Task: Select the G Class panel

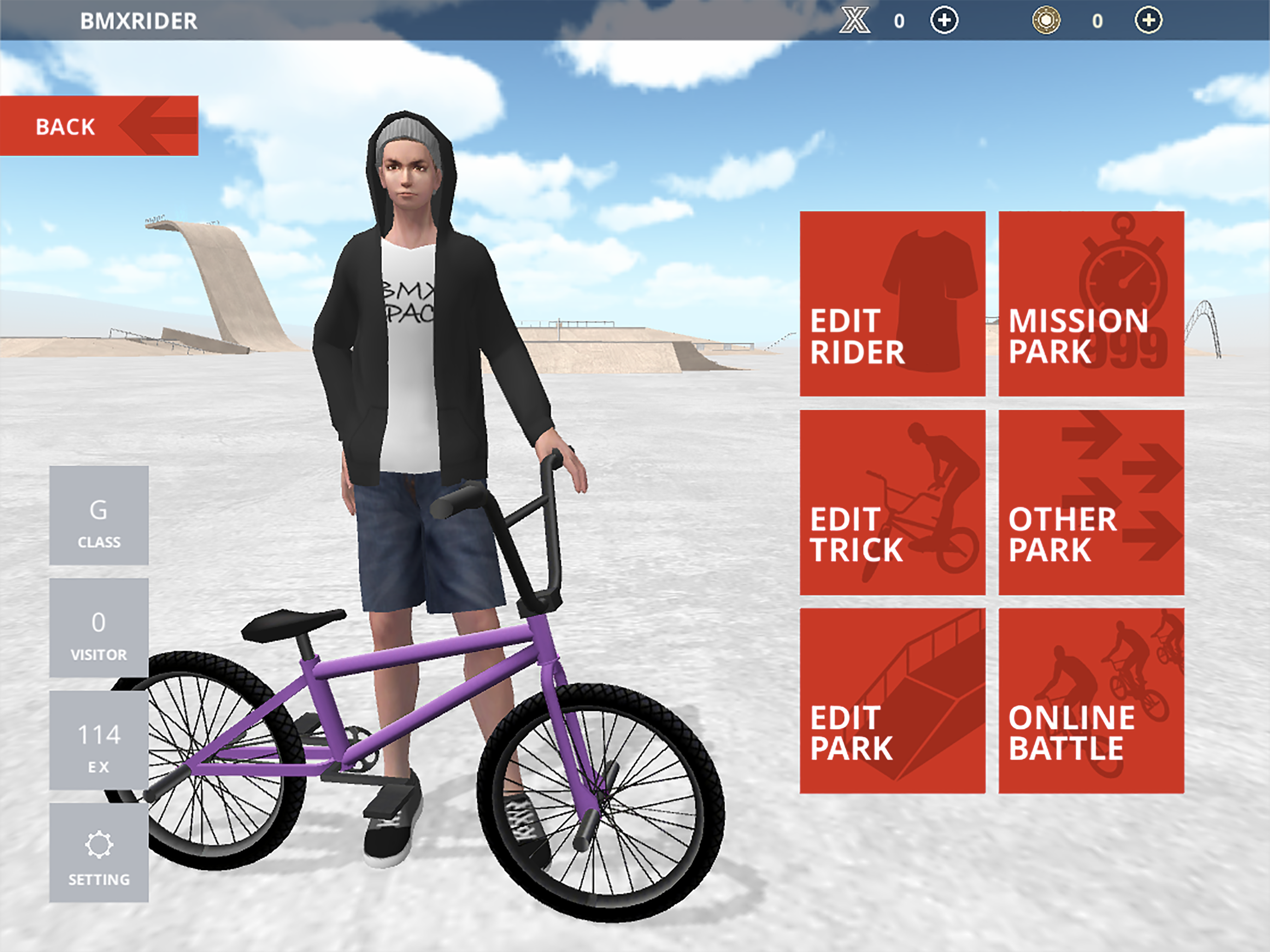Action: (99, 517)
